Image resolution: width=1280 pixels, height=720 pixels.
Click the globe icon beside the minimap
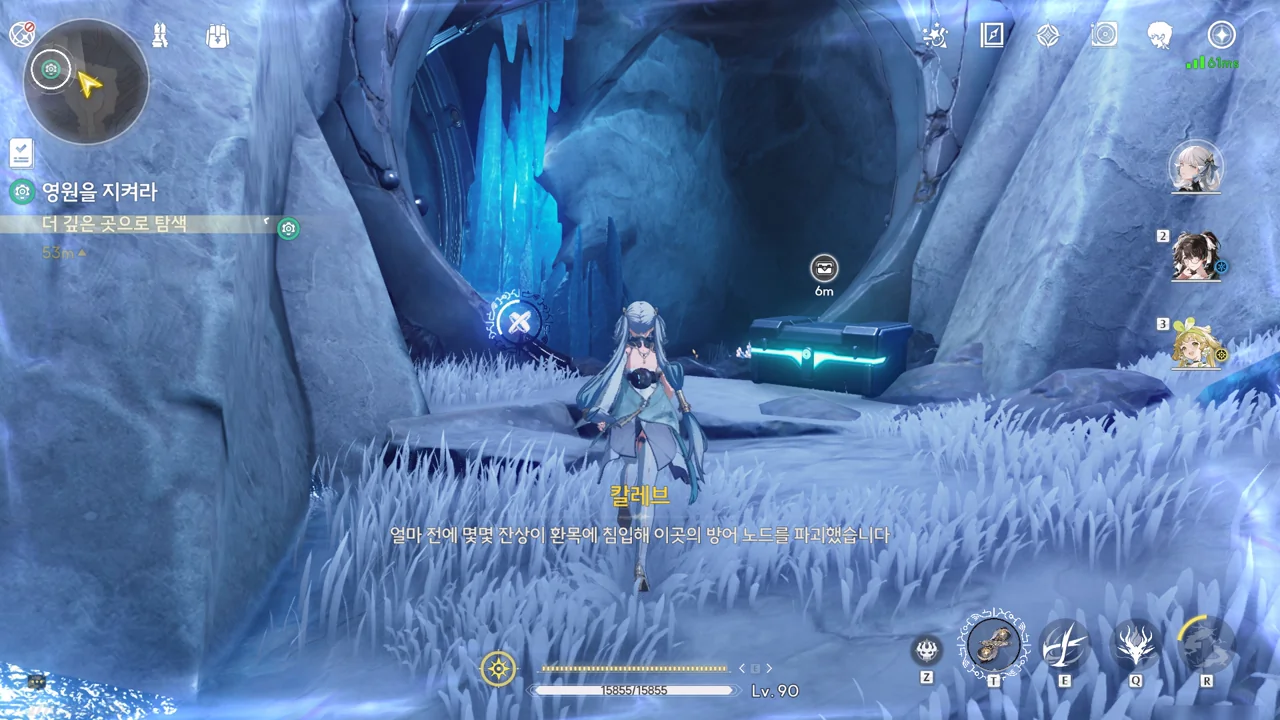click(22, 35)
